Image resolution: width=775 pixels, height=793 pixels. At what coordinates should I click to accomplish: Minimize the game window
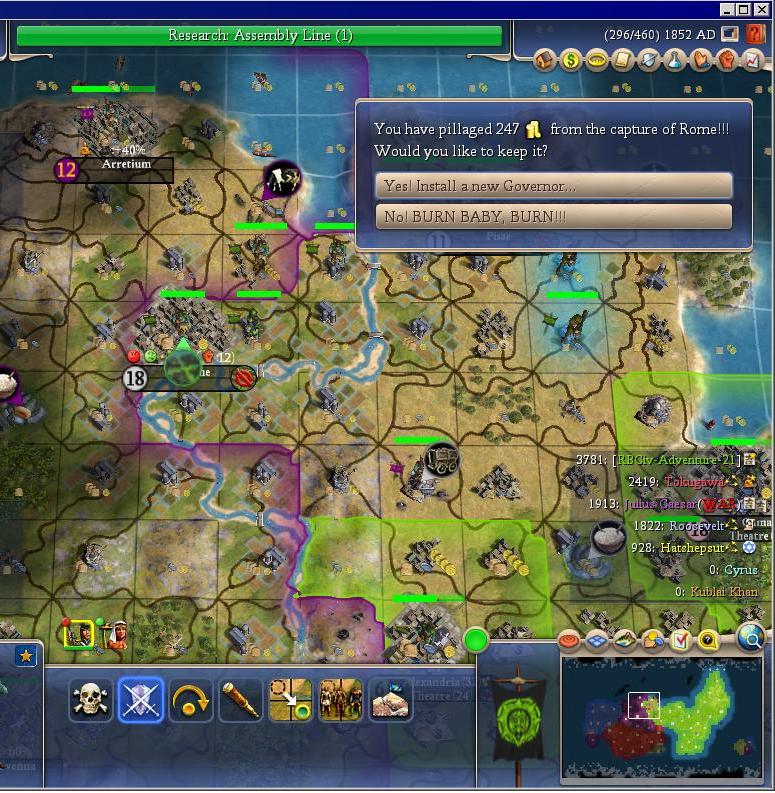pos(728,9)
